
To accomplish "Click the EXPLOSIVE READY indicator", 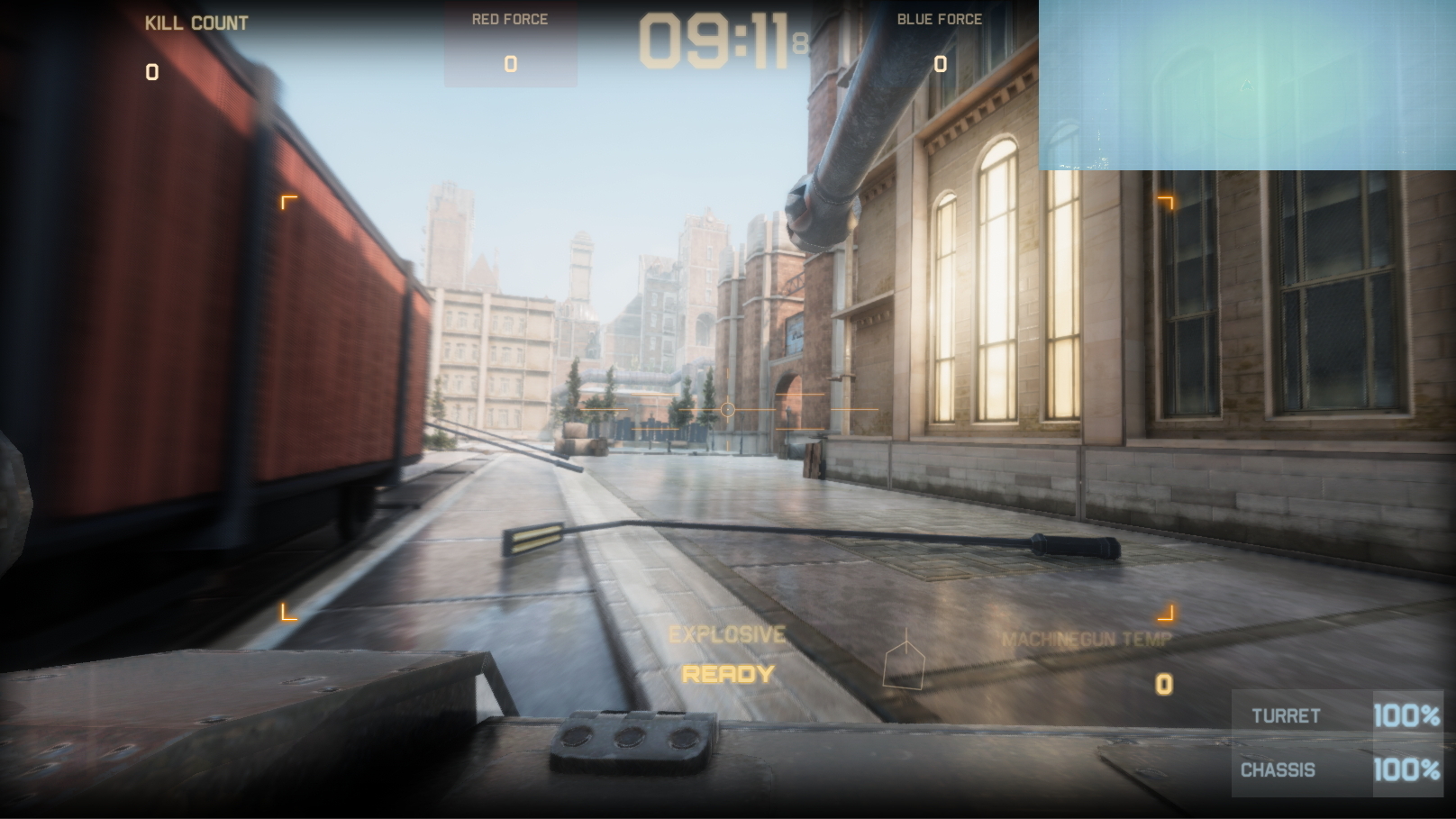I will coord(726,653).
